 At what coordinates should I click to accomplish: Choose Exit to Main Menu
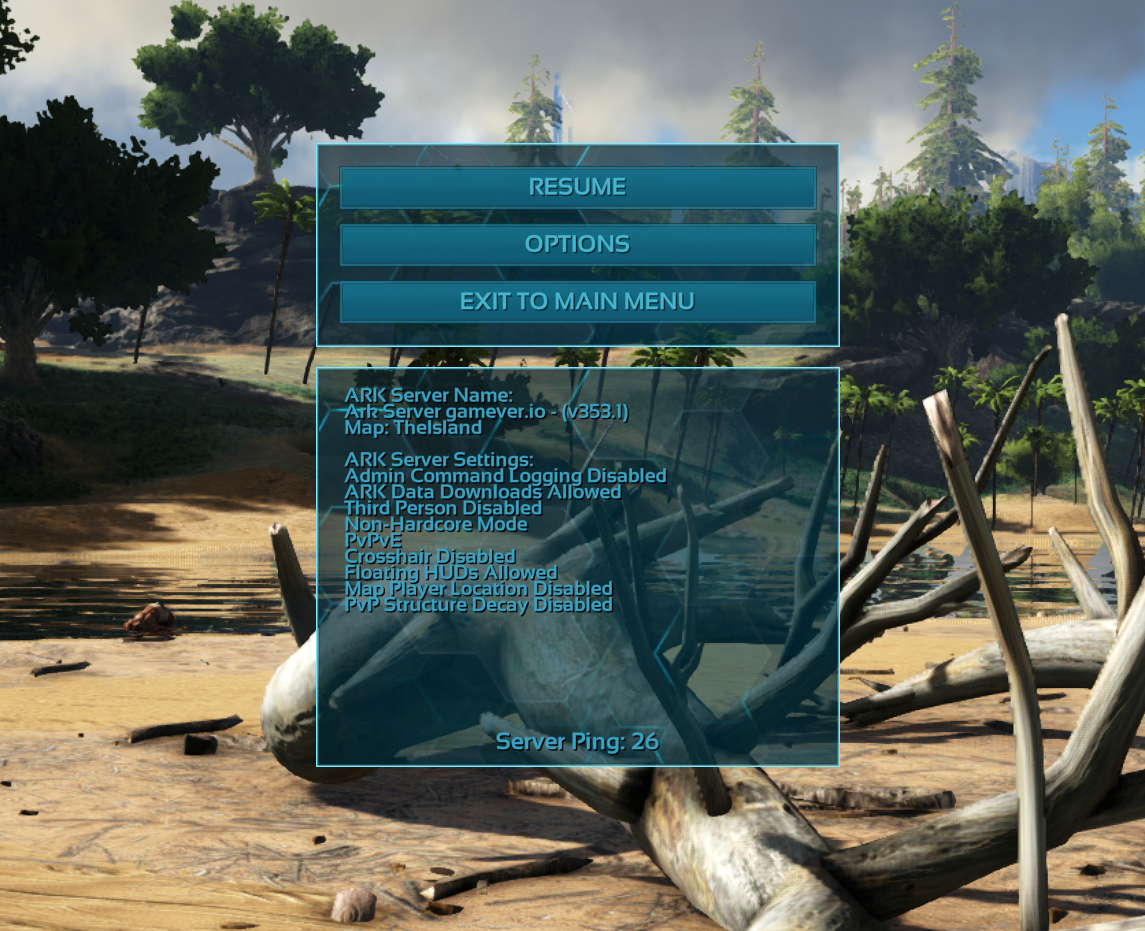click(x=577, y=301)
